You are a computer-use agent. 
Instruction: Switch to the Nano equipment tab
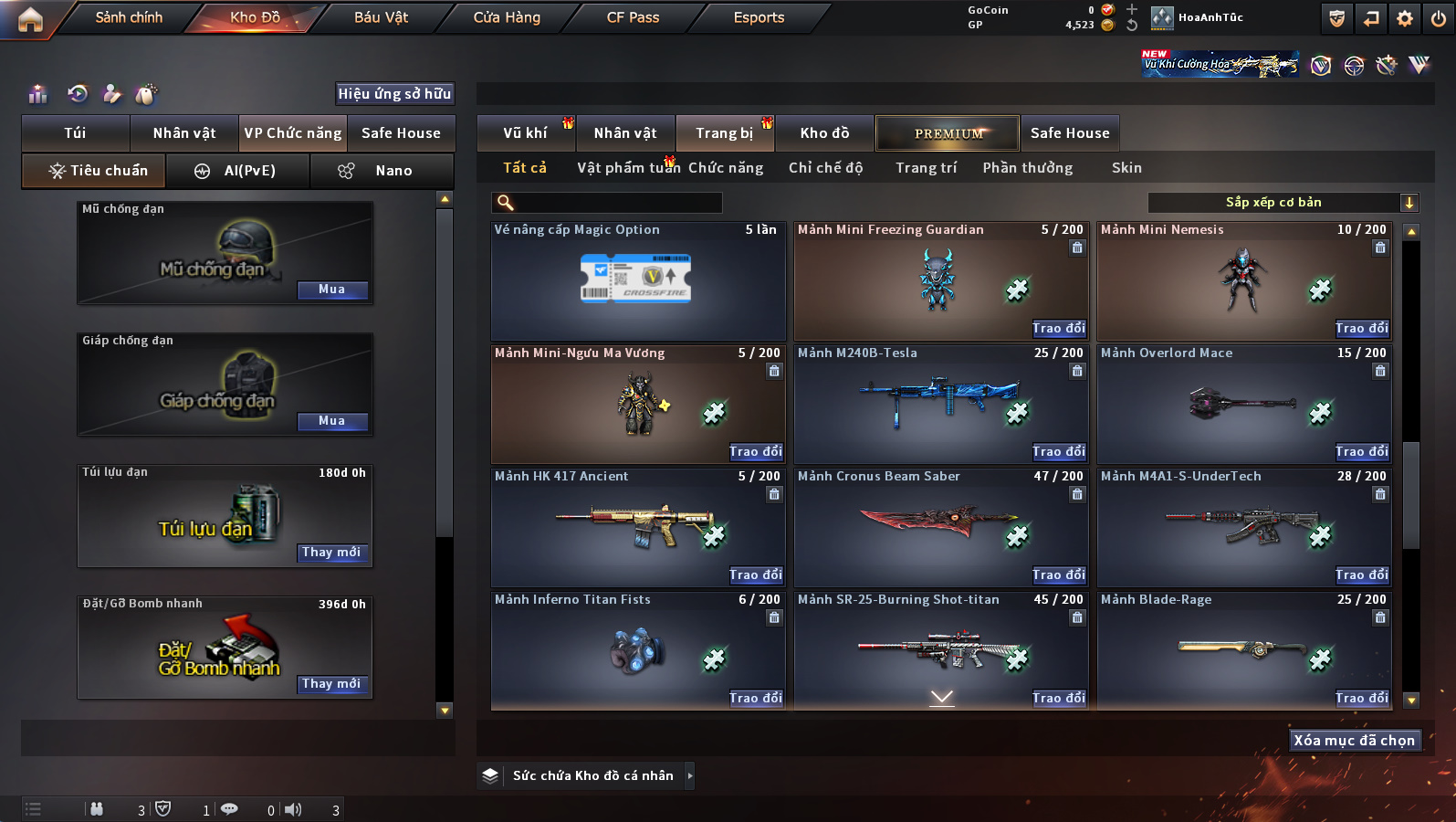[382, 171]
